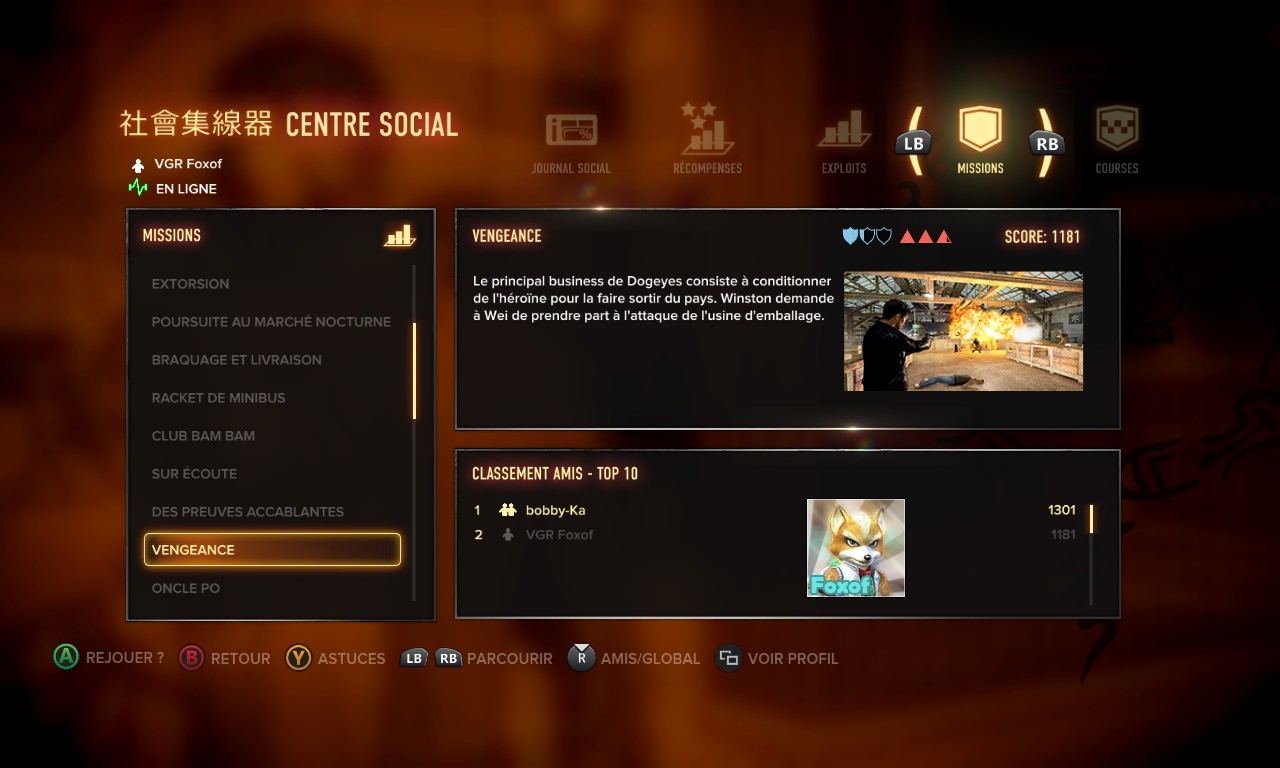Select the Missions tab
1280x768 pixels.
[x=980, y=141]
